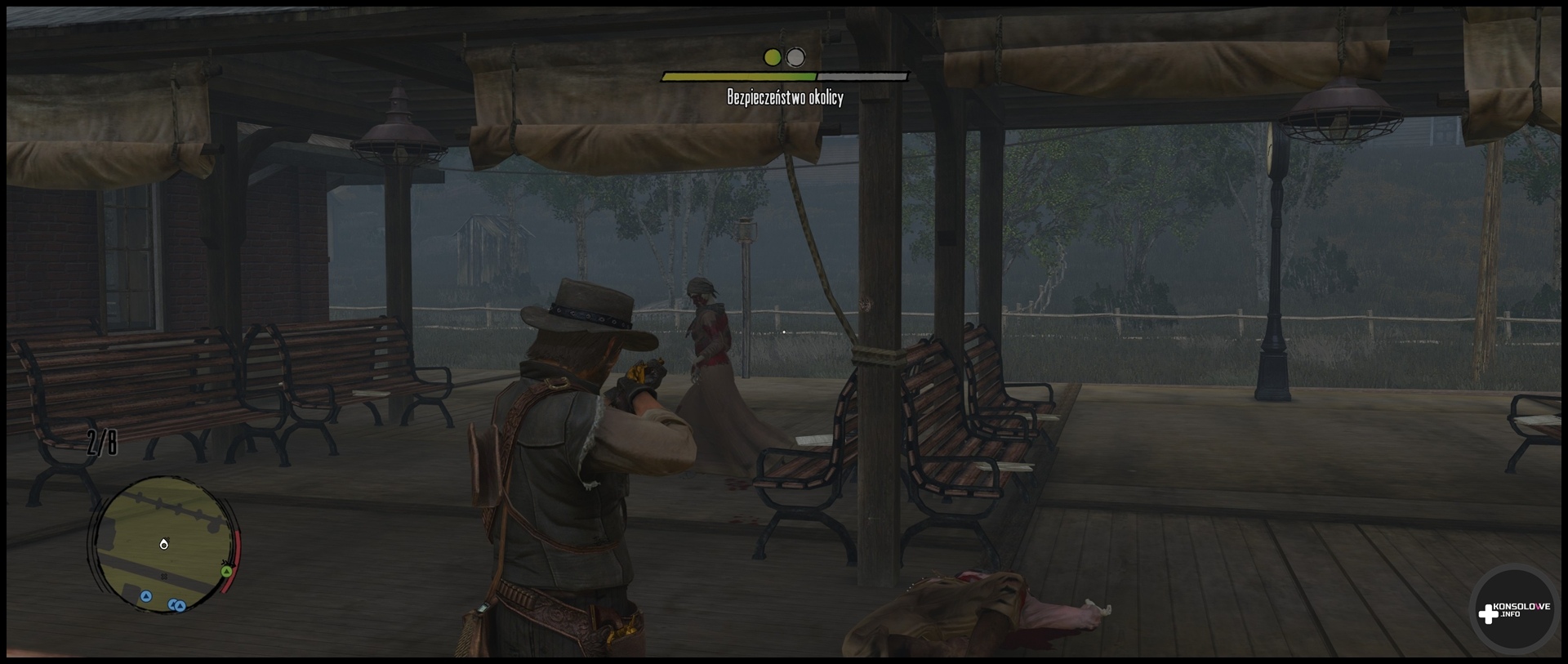Viewport: 1568px width, 664px height.
Task: Select the green triangle marker on minimap
Action: [226, 571]
